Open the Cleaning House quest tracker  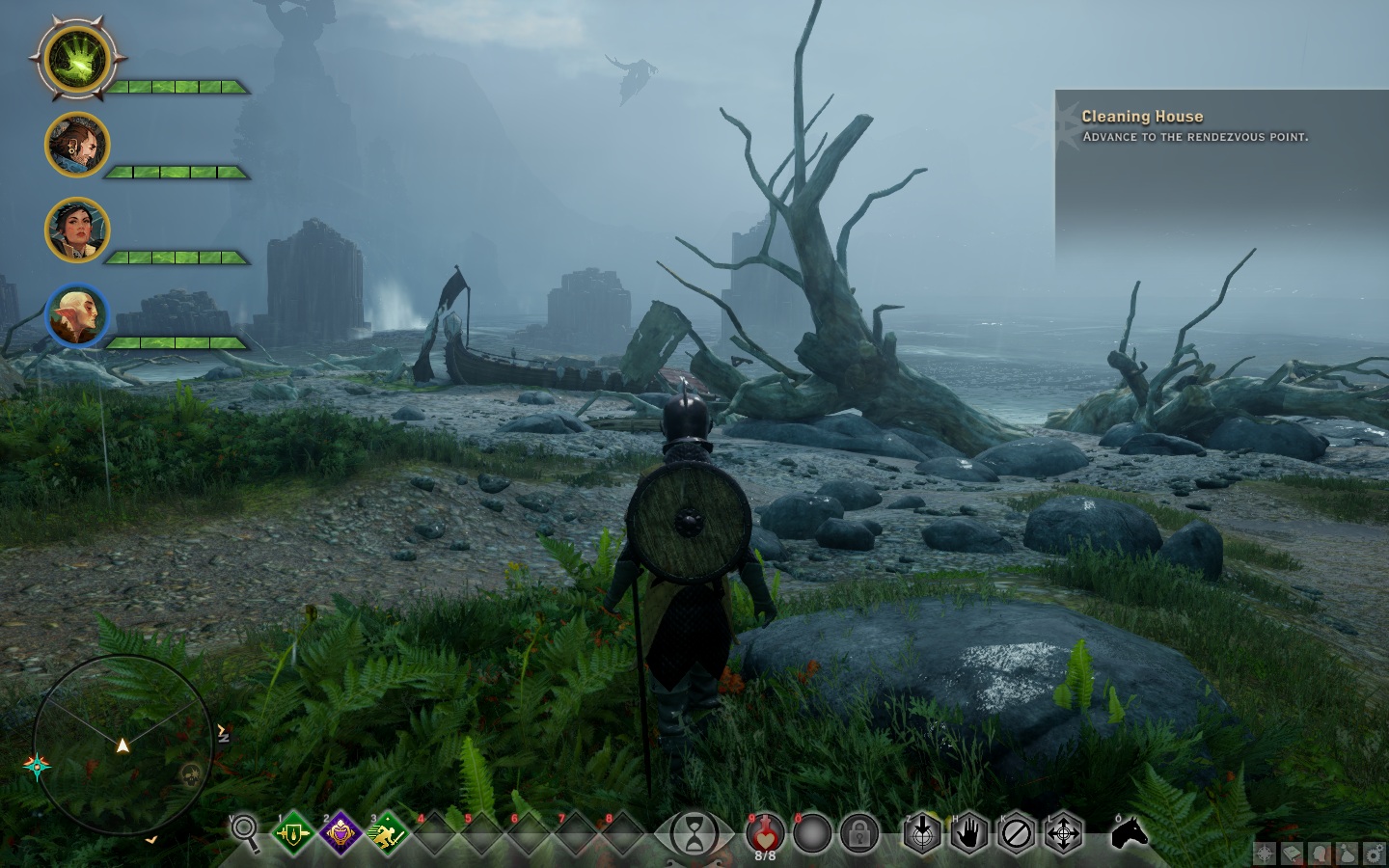1142,117
